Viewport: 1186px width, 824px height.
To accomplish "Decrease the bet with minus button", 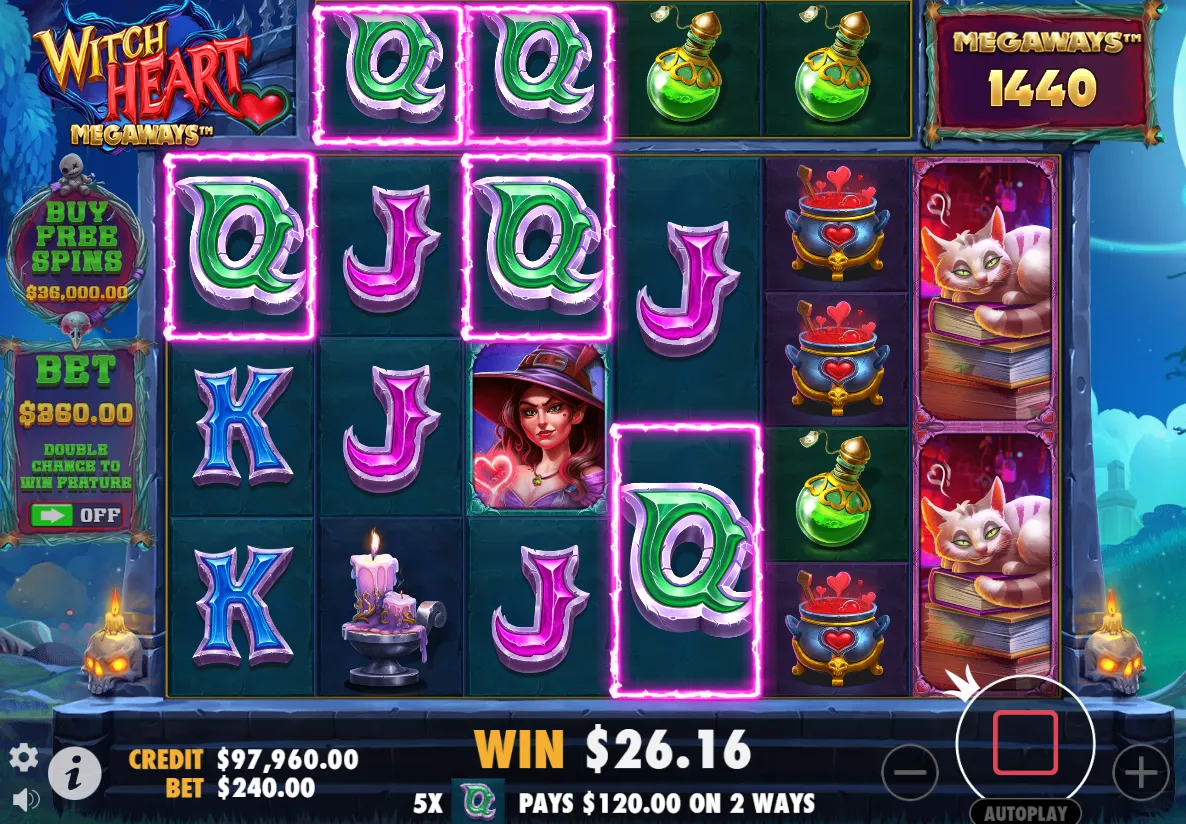I will pos(910,772).
